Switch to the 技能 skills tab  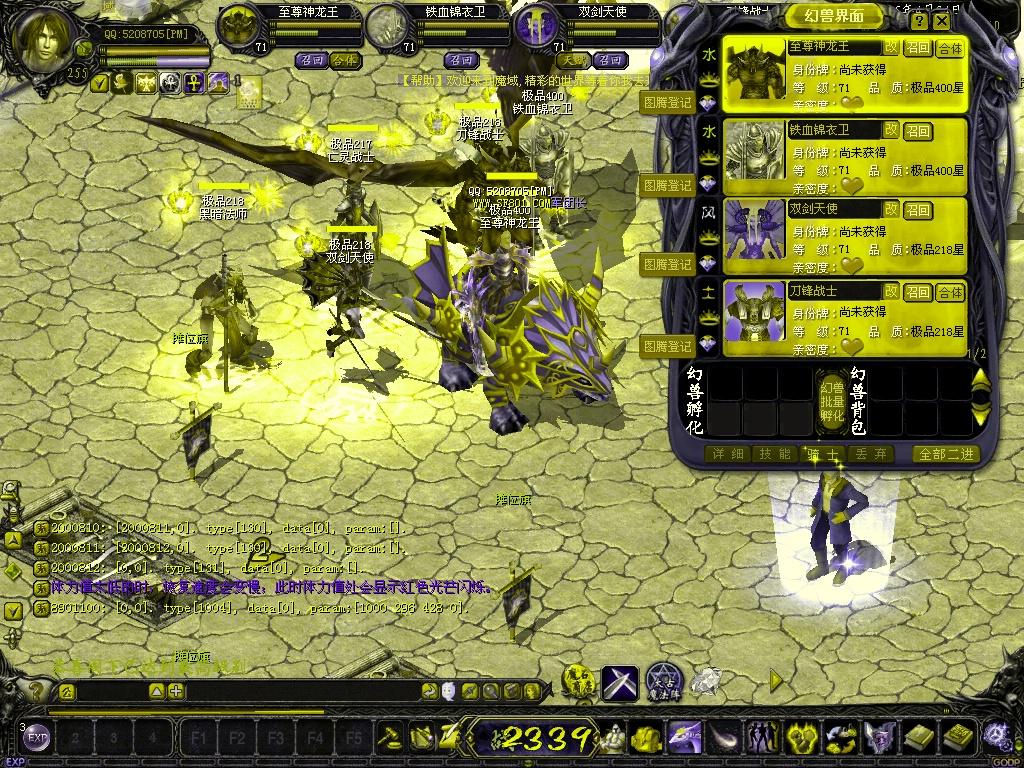coord(775,454)
